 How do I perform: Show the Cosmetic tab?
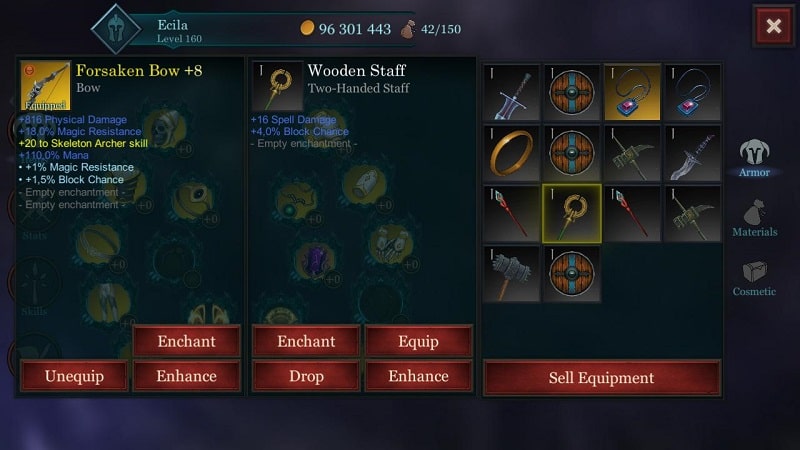point(754,277)
